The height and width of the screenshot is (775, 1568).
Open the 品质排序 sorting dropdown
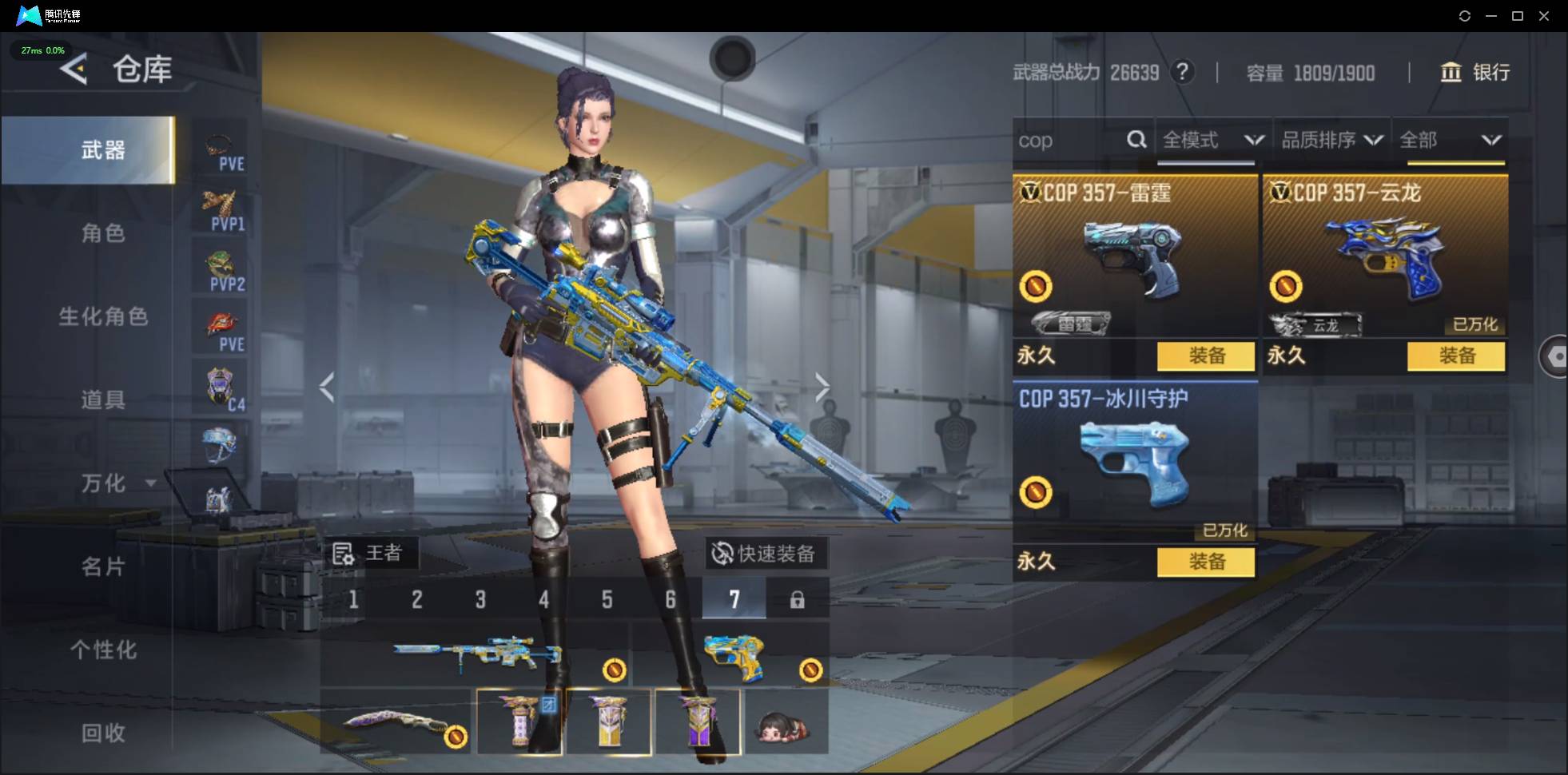point(1331,141)
